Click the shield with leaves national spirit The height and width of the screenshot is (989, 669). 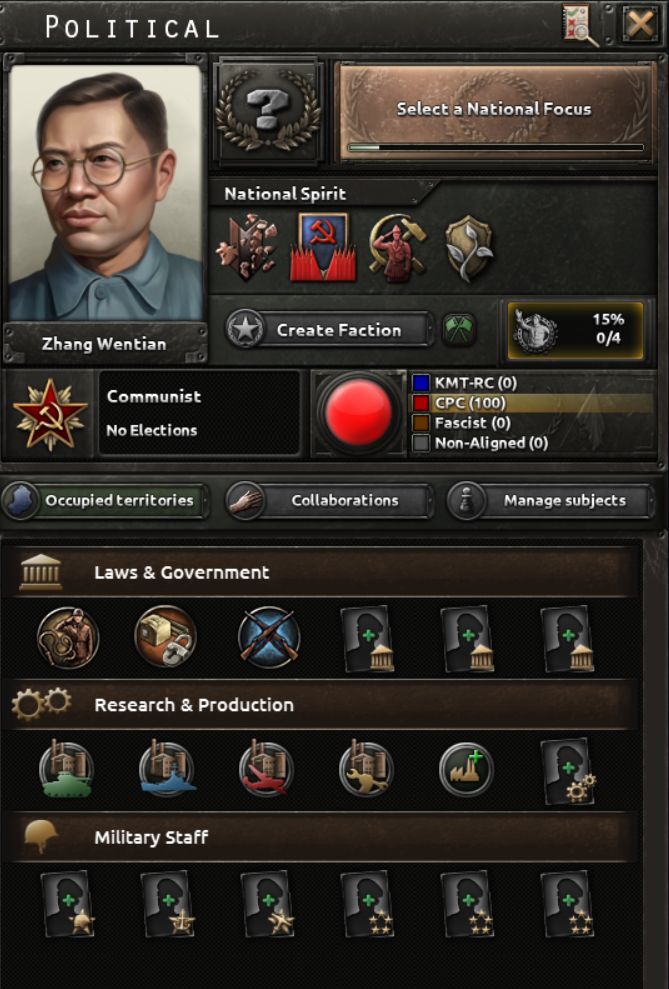(x=469, y=246)
